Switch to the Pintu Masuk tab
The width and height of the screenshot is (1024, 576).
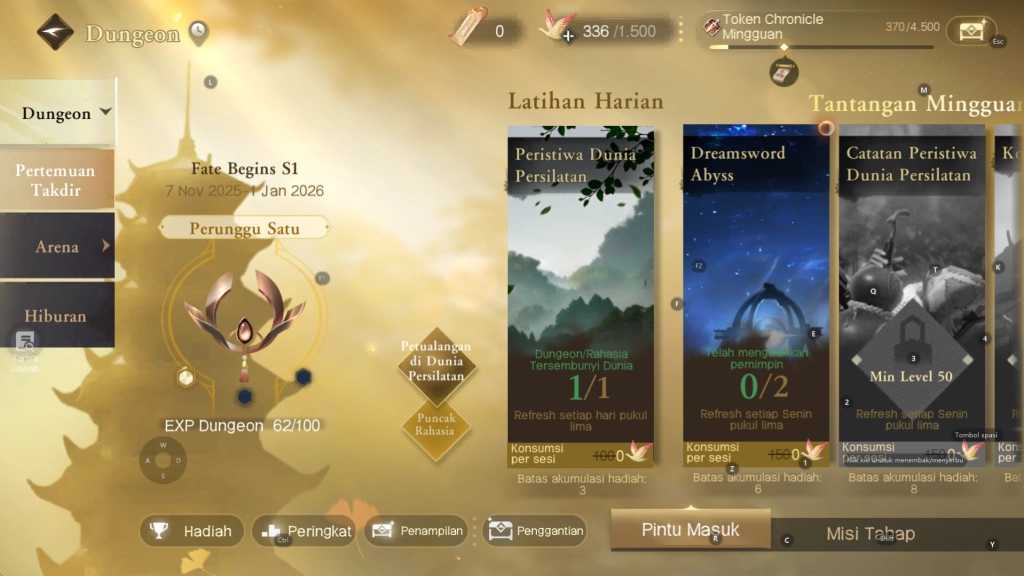[x=690, y=529]
